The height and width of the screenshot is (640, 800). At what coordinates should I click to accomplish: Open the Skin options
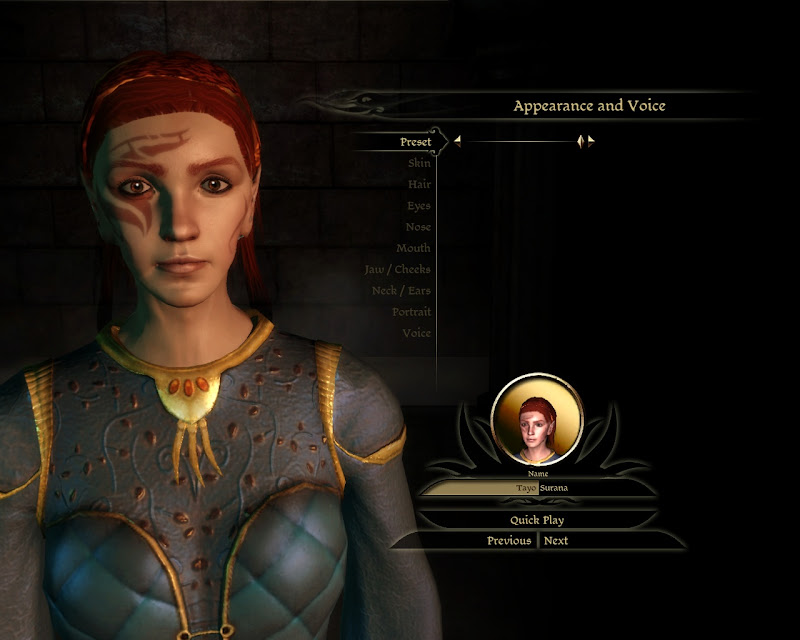coord(419,163)
